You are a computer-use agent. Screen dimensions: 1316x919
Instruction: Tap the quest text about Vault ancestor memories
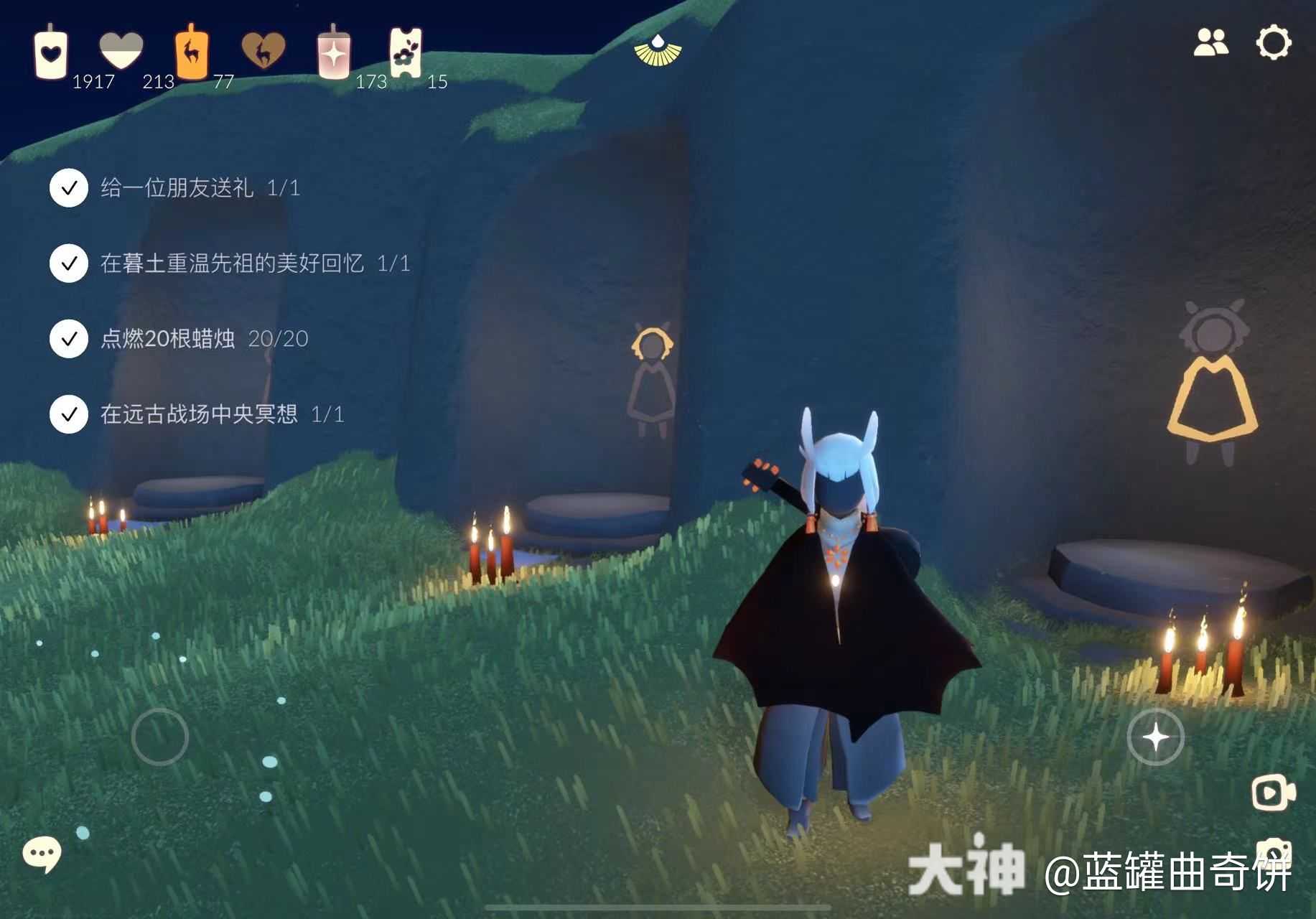click(x=237, y=264)
